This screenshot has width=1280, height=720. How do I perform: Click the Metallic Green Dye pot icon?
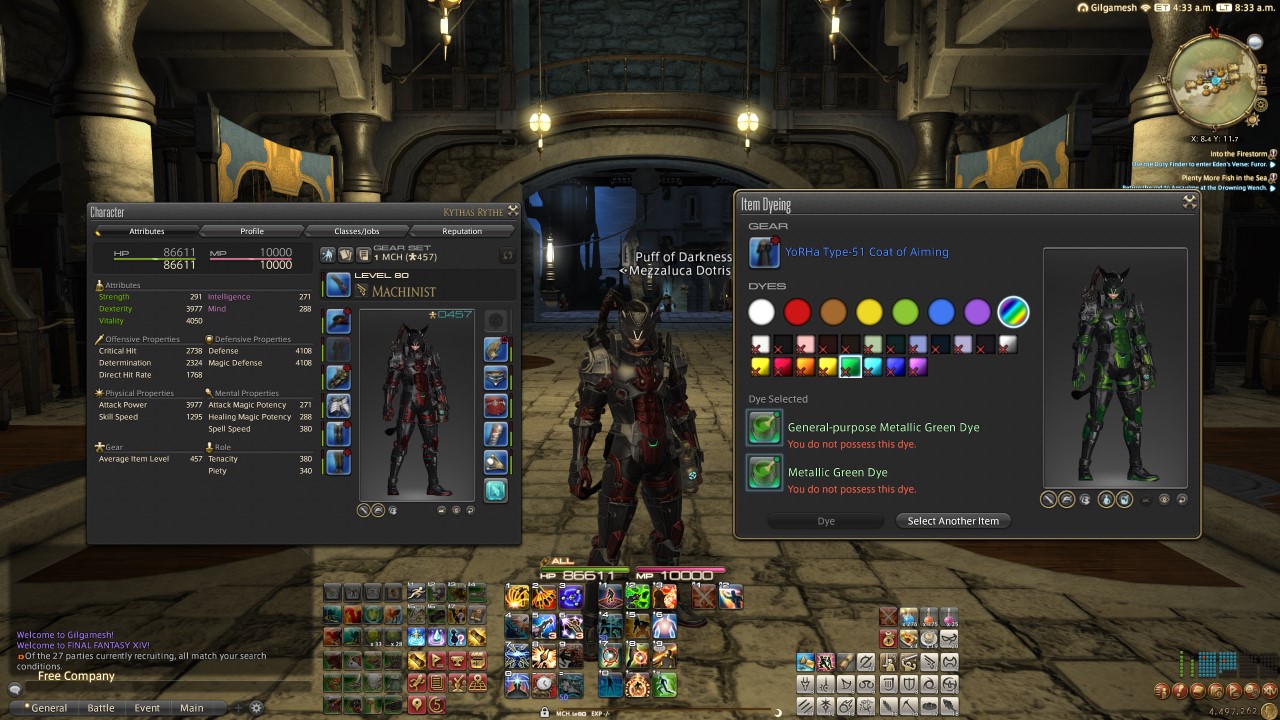pos(764,472)
